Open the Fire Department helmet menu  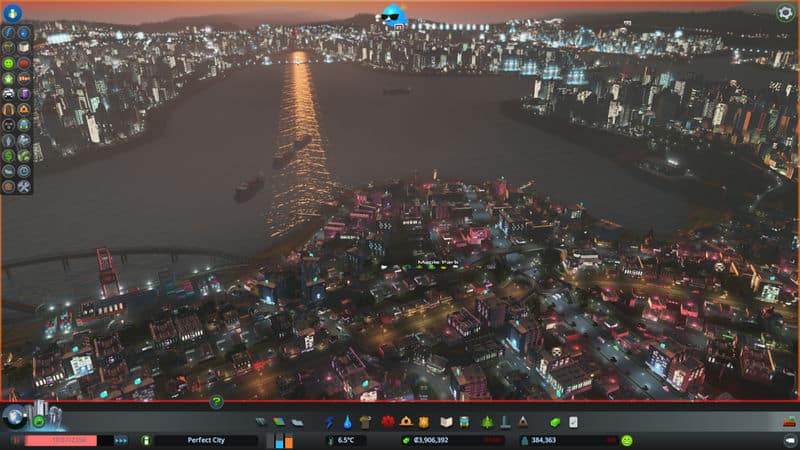pyautogui.click(x=406, y=422)
